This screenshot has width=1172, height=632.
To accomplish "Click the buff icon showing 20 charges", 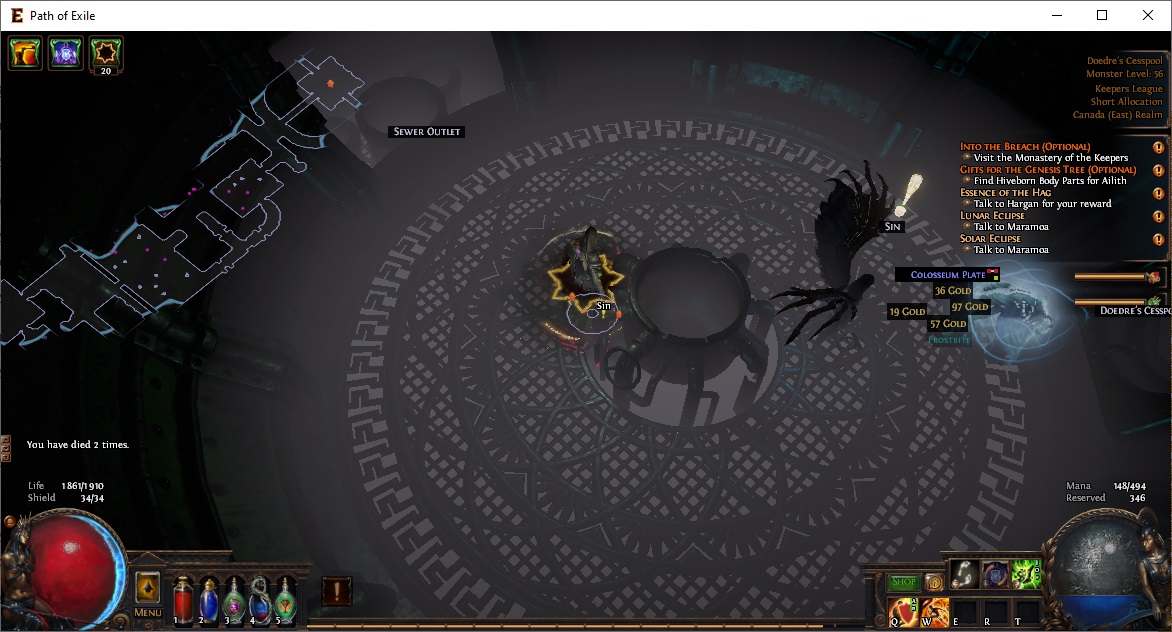I will 106,53.
